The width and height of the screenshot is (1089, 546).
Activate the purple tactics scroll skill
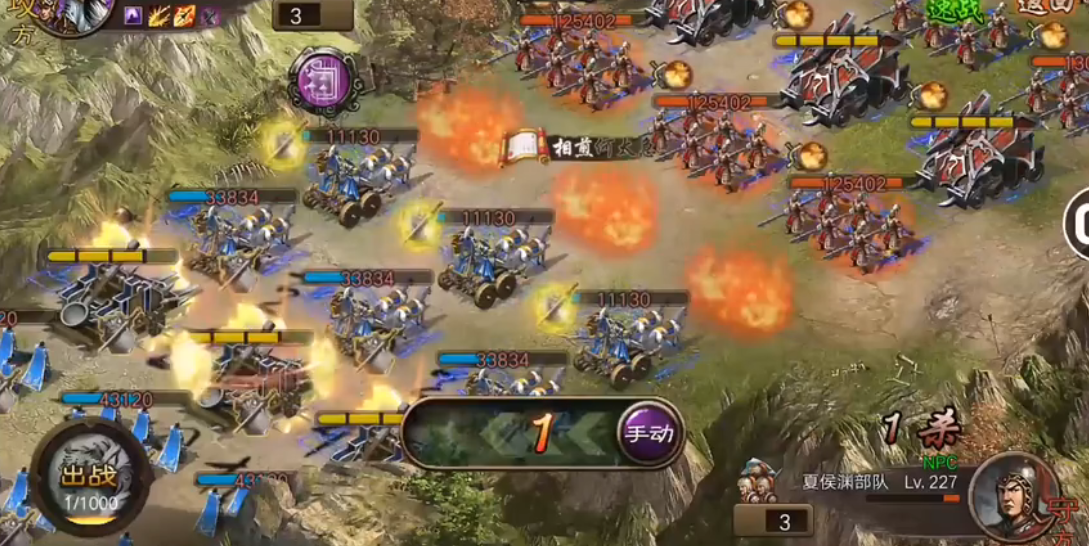(x=323, y=78)
